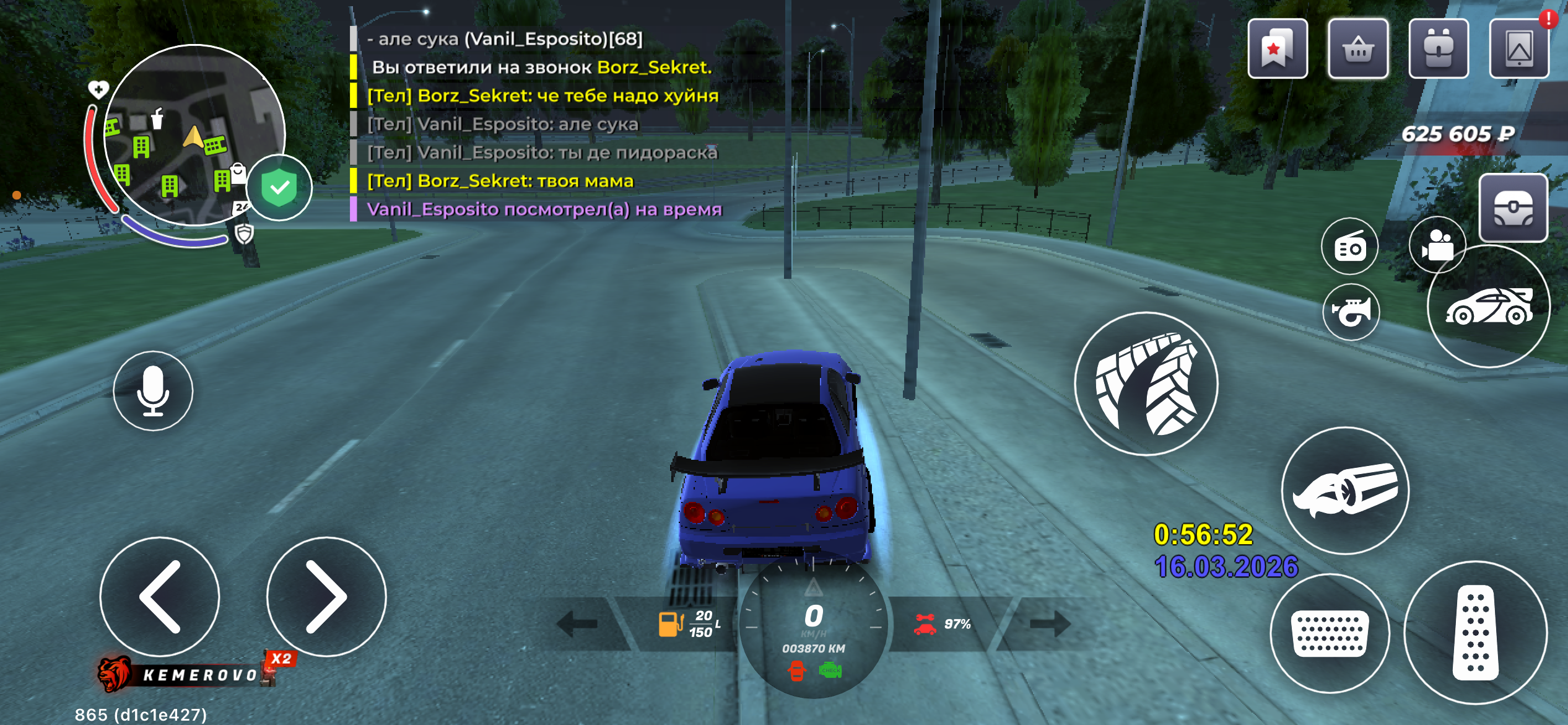Activate the nitro exhaust boost button

tap(1345, 491)
